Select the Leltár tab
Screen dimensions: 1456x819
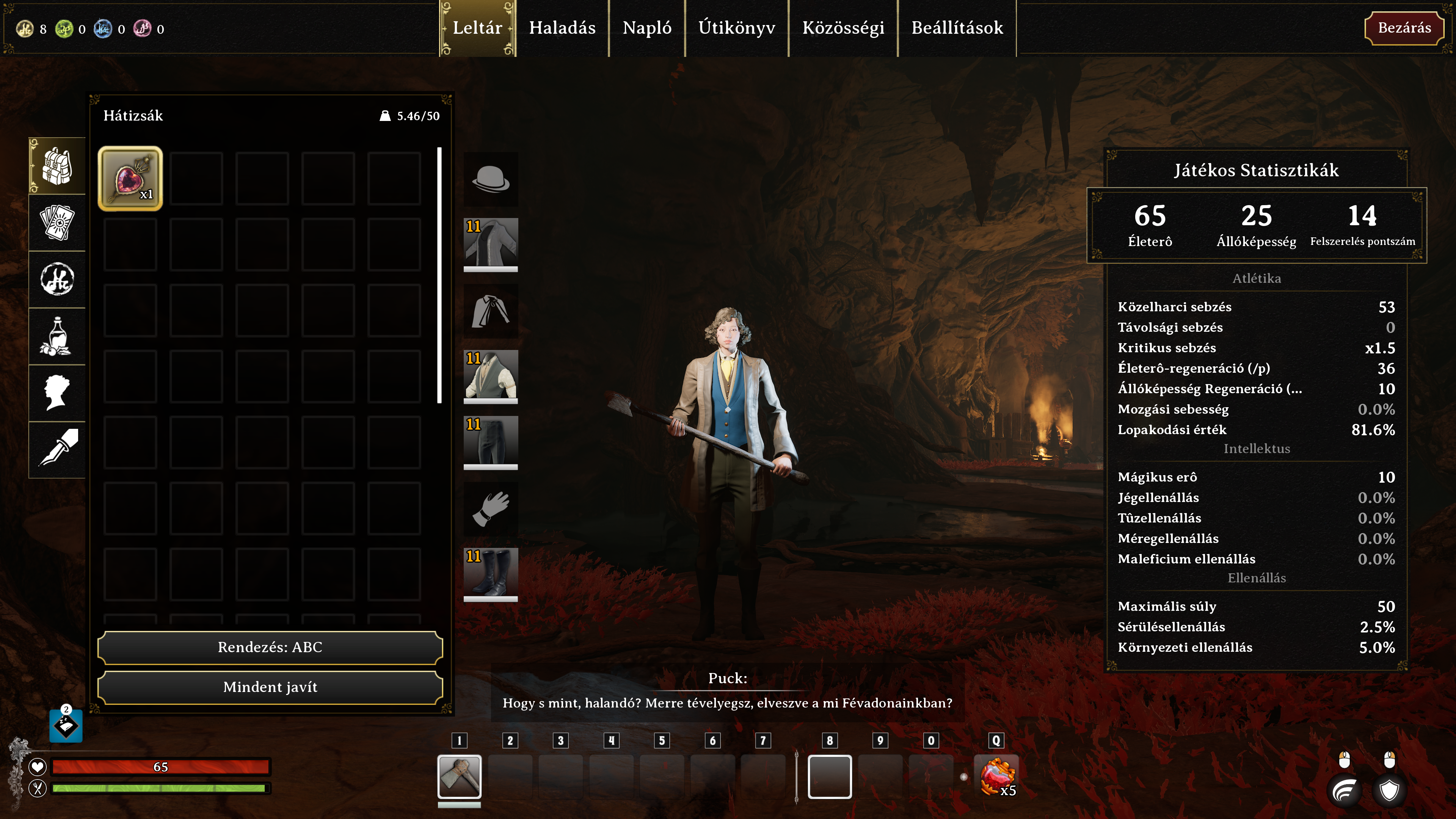click(x=478, y=28)
